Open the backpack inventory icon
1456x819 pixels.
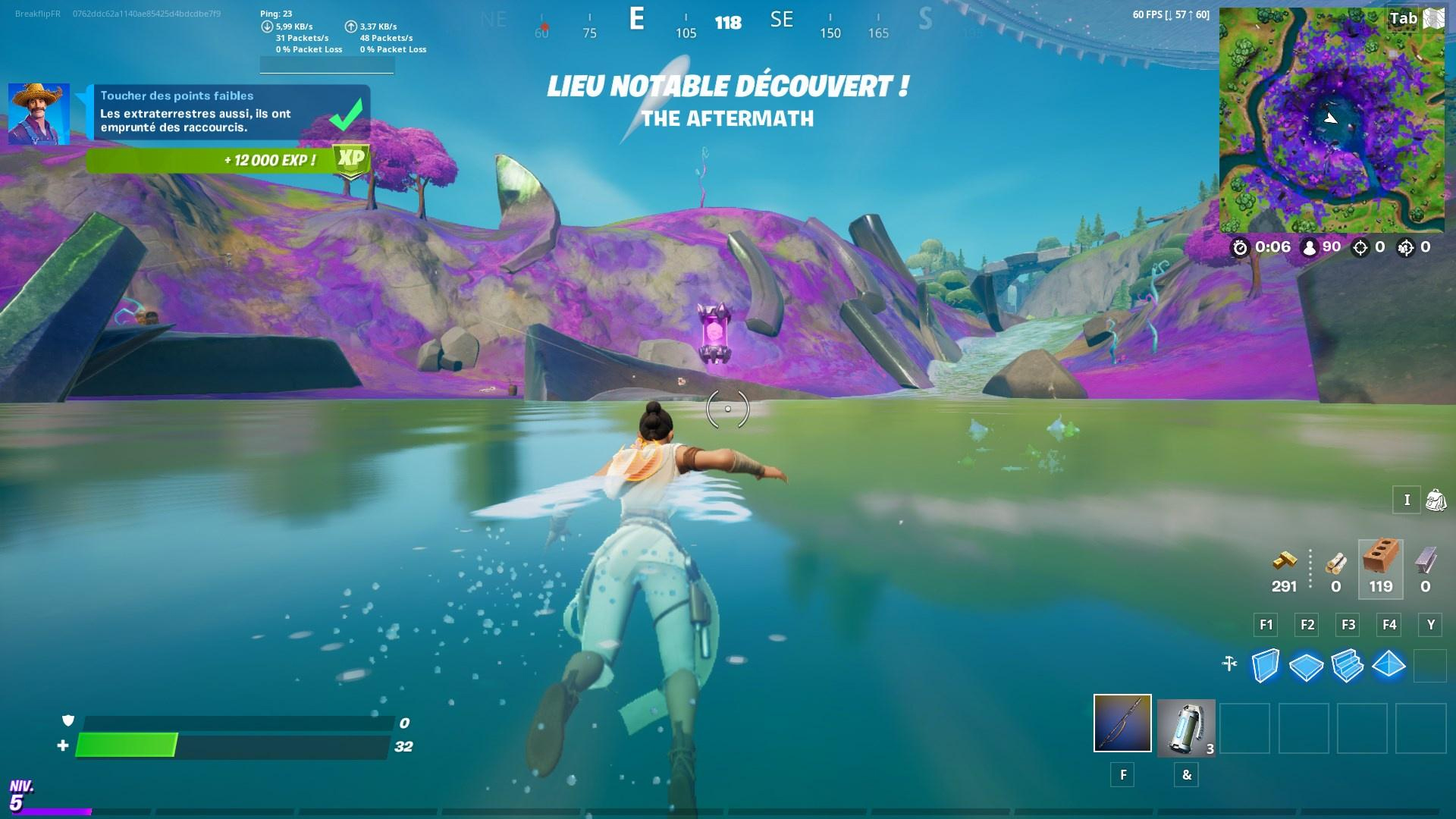[x=1436, y=500]
